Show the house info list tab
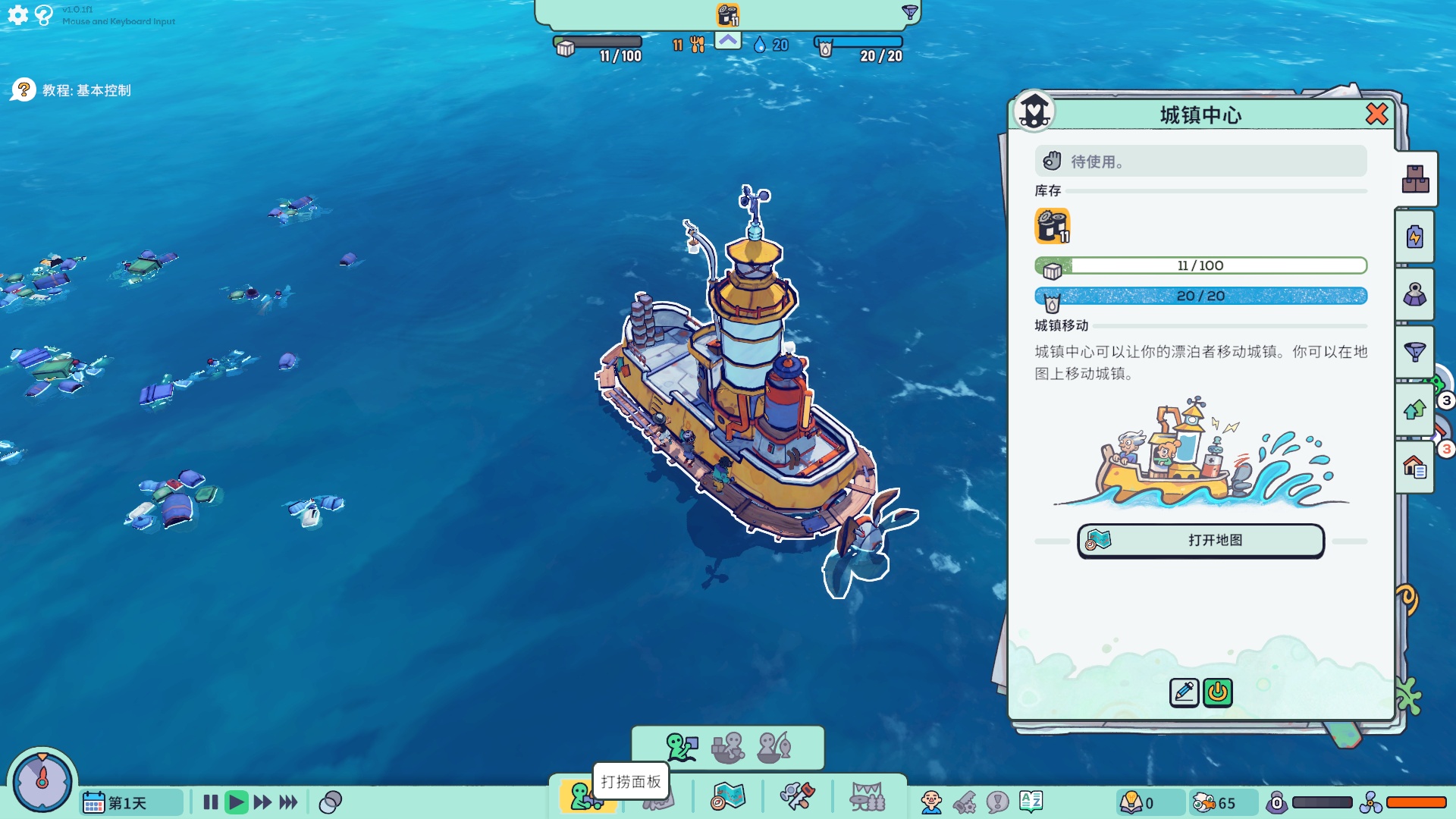Image resolution: width=1456 pixels, height=819 pixels. pos(1415,467)
